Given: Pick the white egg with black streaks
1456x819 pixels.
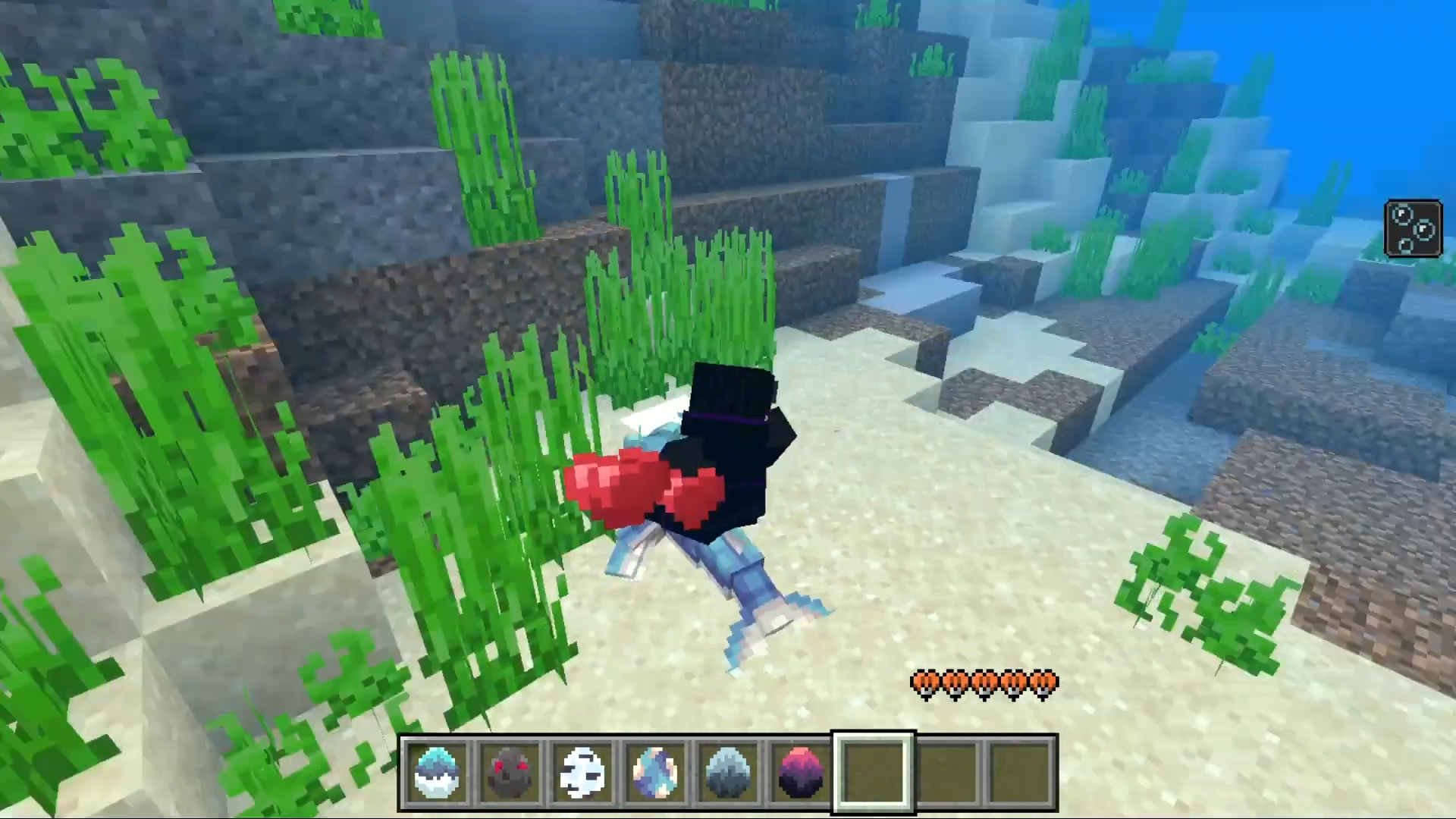Looking at the screenshot, I should [582, 772].
